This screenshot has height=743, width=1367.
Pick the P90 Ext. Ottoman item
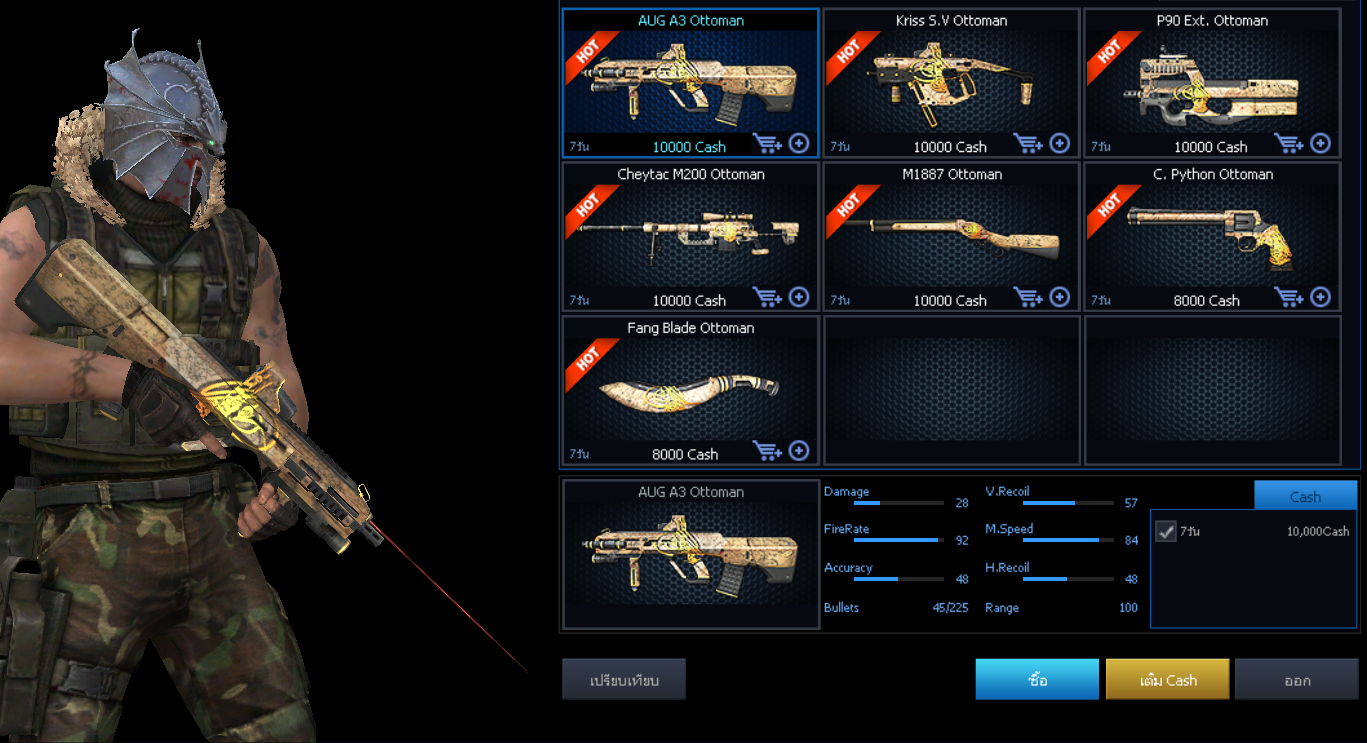pos(1211,83)
